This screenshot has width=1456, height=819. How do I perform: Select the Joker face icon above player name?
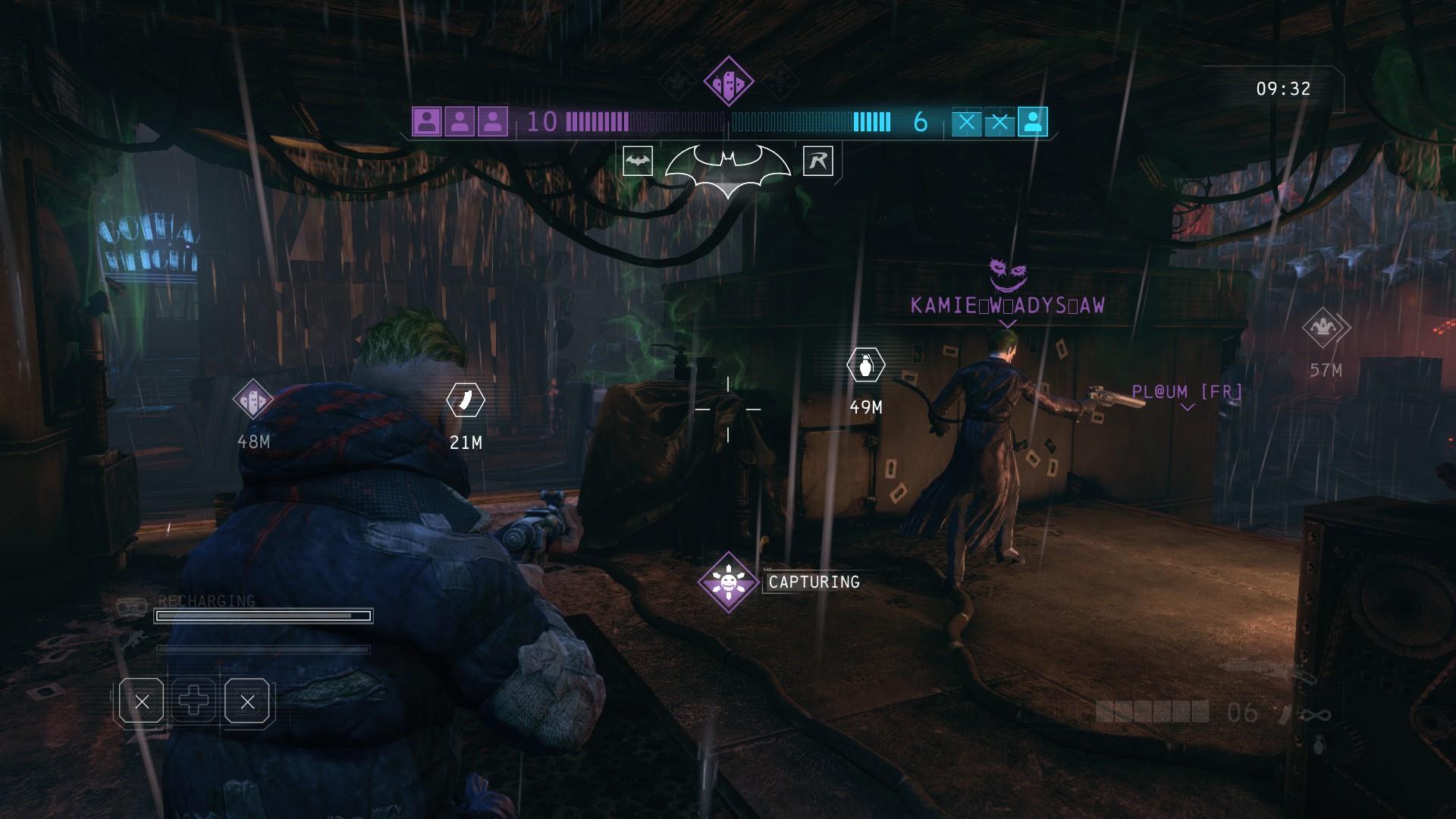click(1007, 275)
